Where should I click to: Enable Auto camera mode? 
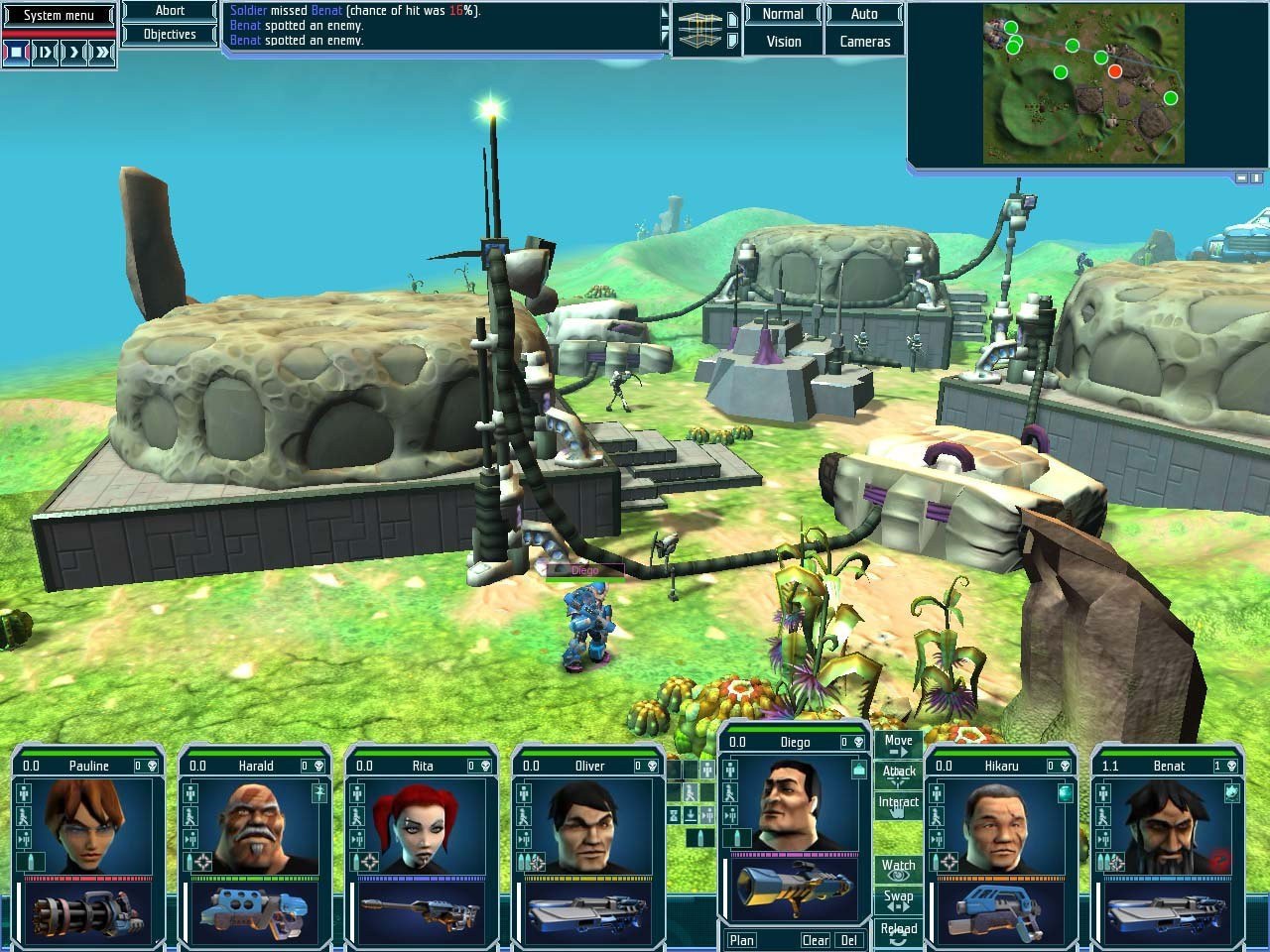(864, 14)
